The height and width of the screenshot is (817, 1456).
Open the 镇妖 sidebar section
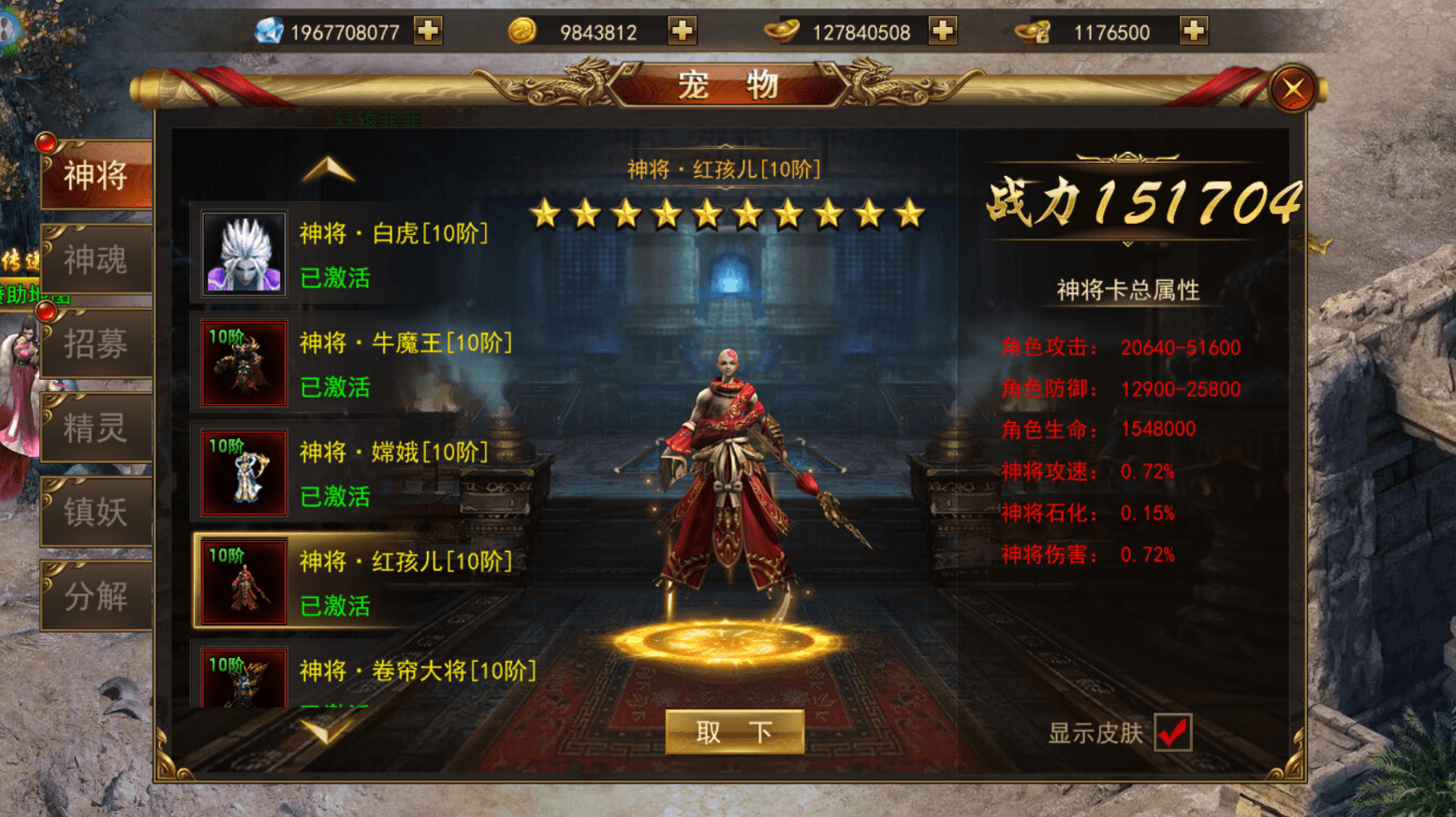(94, 512)
